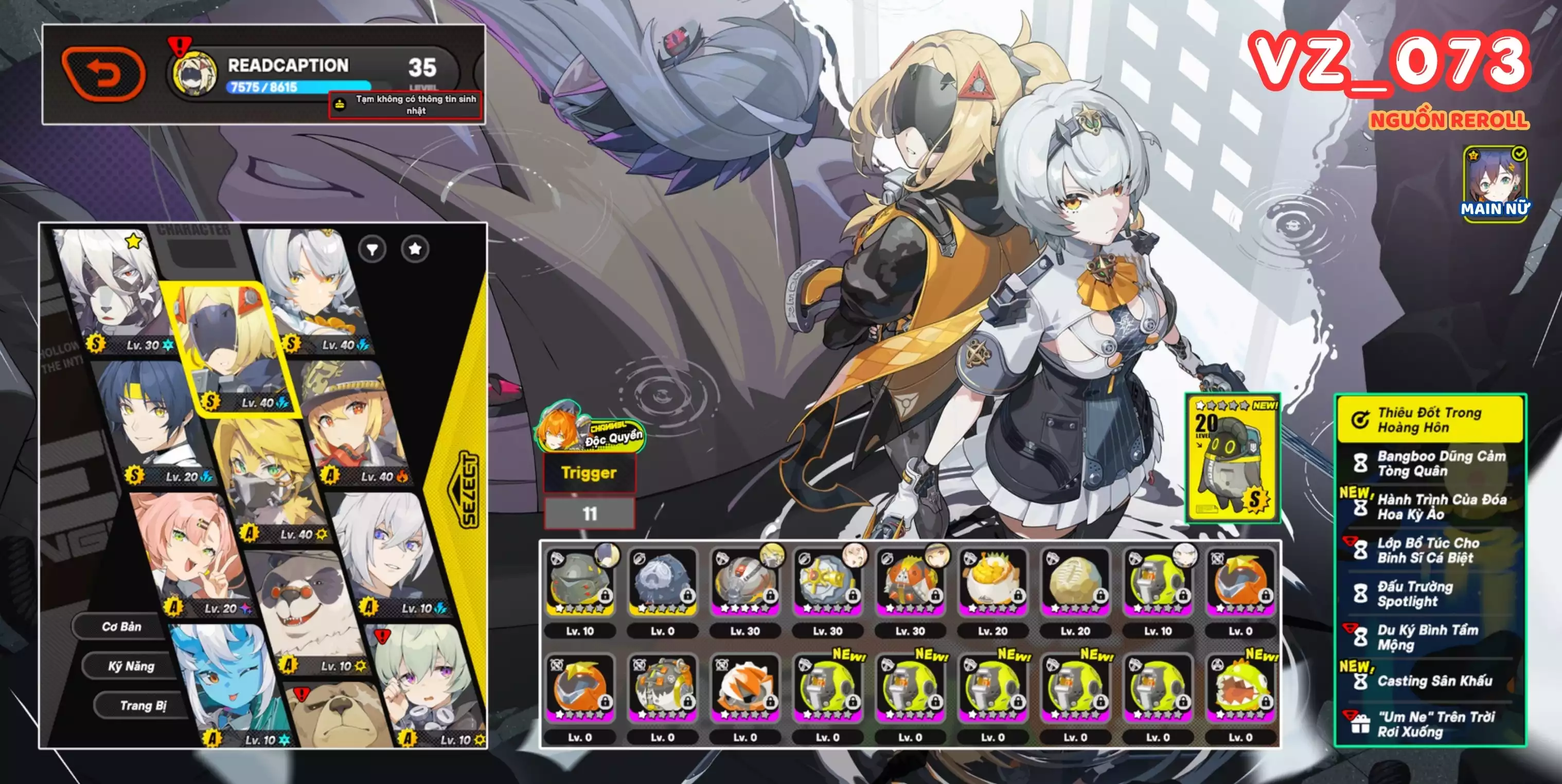
Task: Open the character filter funnel icon
Action: [x=371, y=248]
